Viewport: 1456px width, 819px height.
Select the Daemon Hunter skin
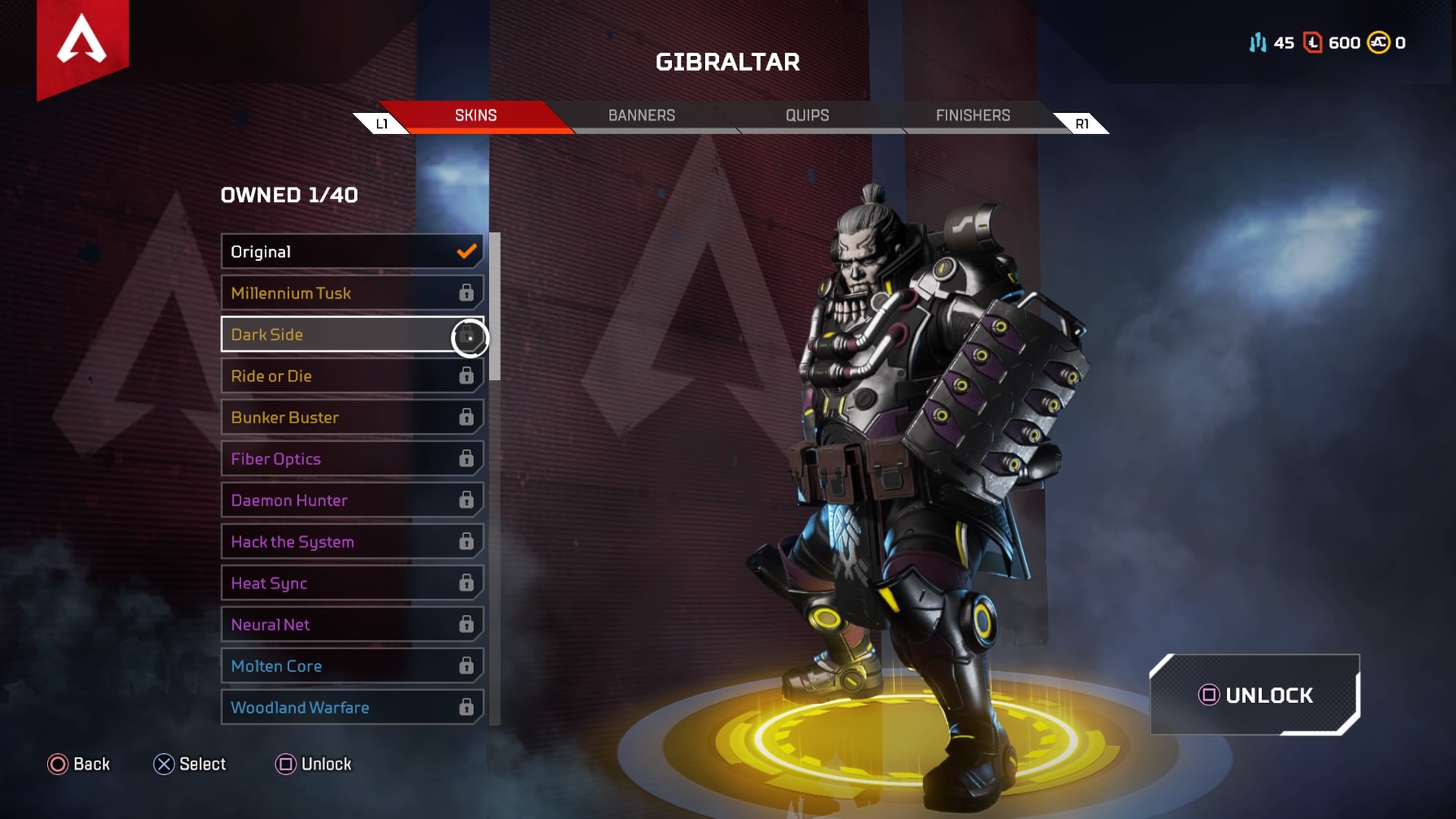pos(352,500)
